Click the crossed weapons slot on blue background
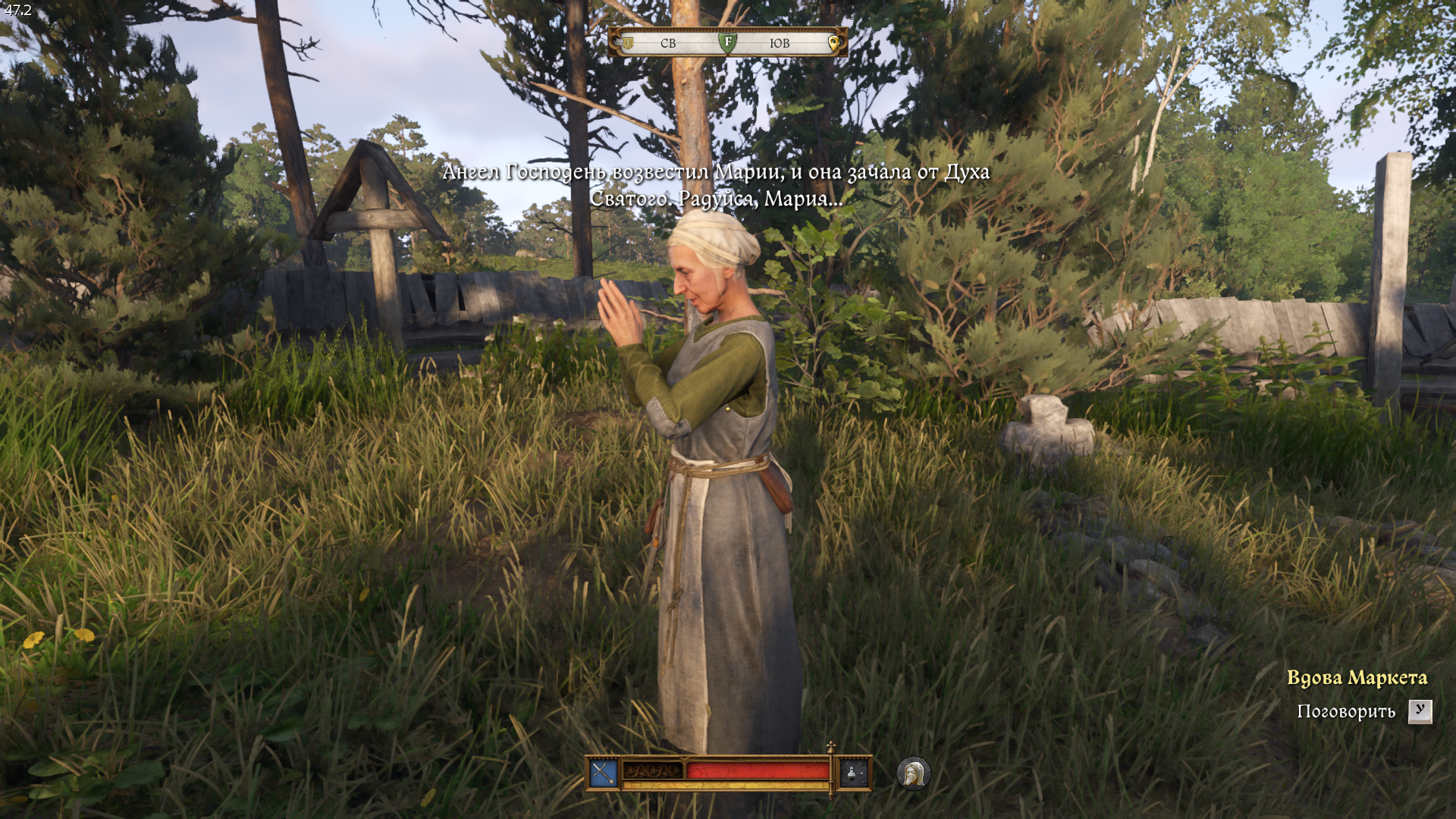1456x819 pixels. [x=604, y=773]
